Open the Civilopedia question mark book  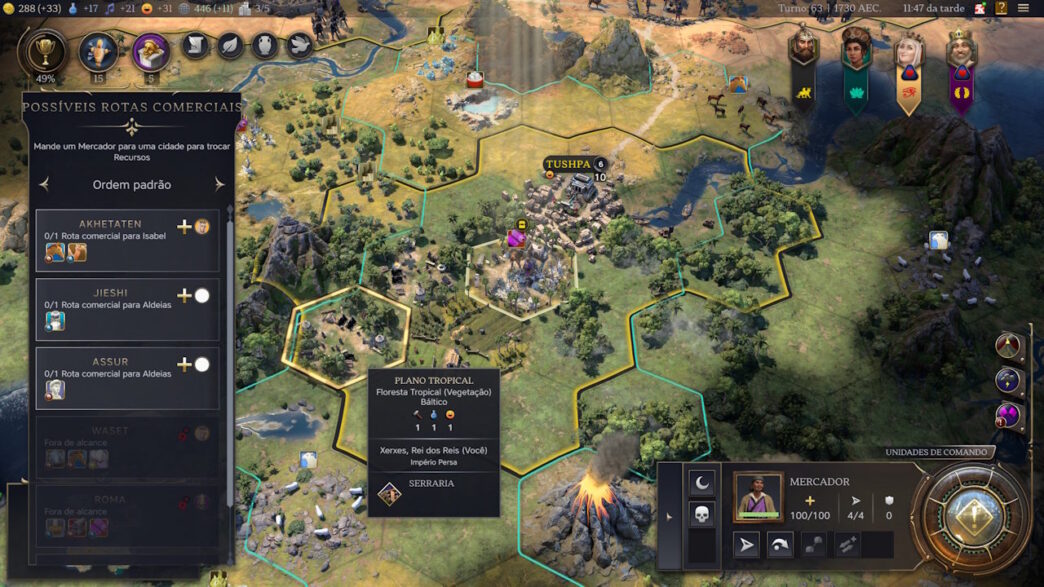1001,8
